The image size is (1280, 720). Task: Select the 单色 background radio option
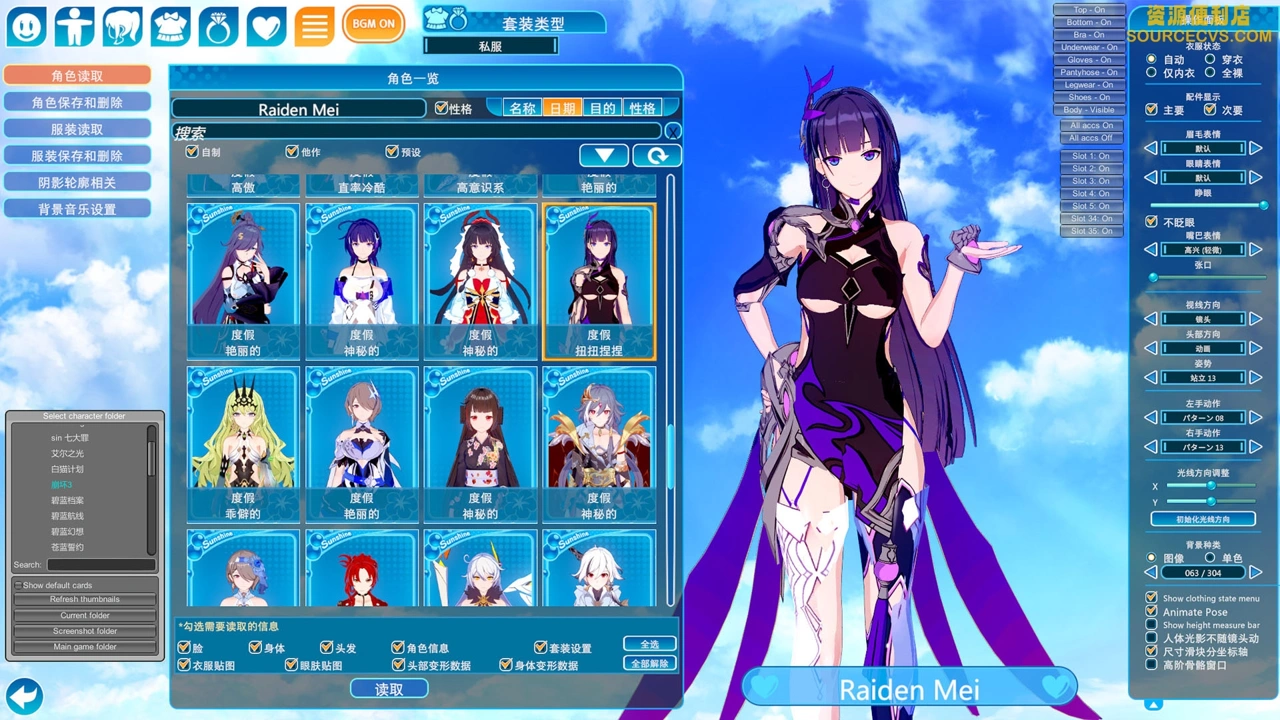[1210, 557]
